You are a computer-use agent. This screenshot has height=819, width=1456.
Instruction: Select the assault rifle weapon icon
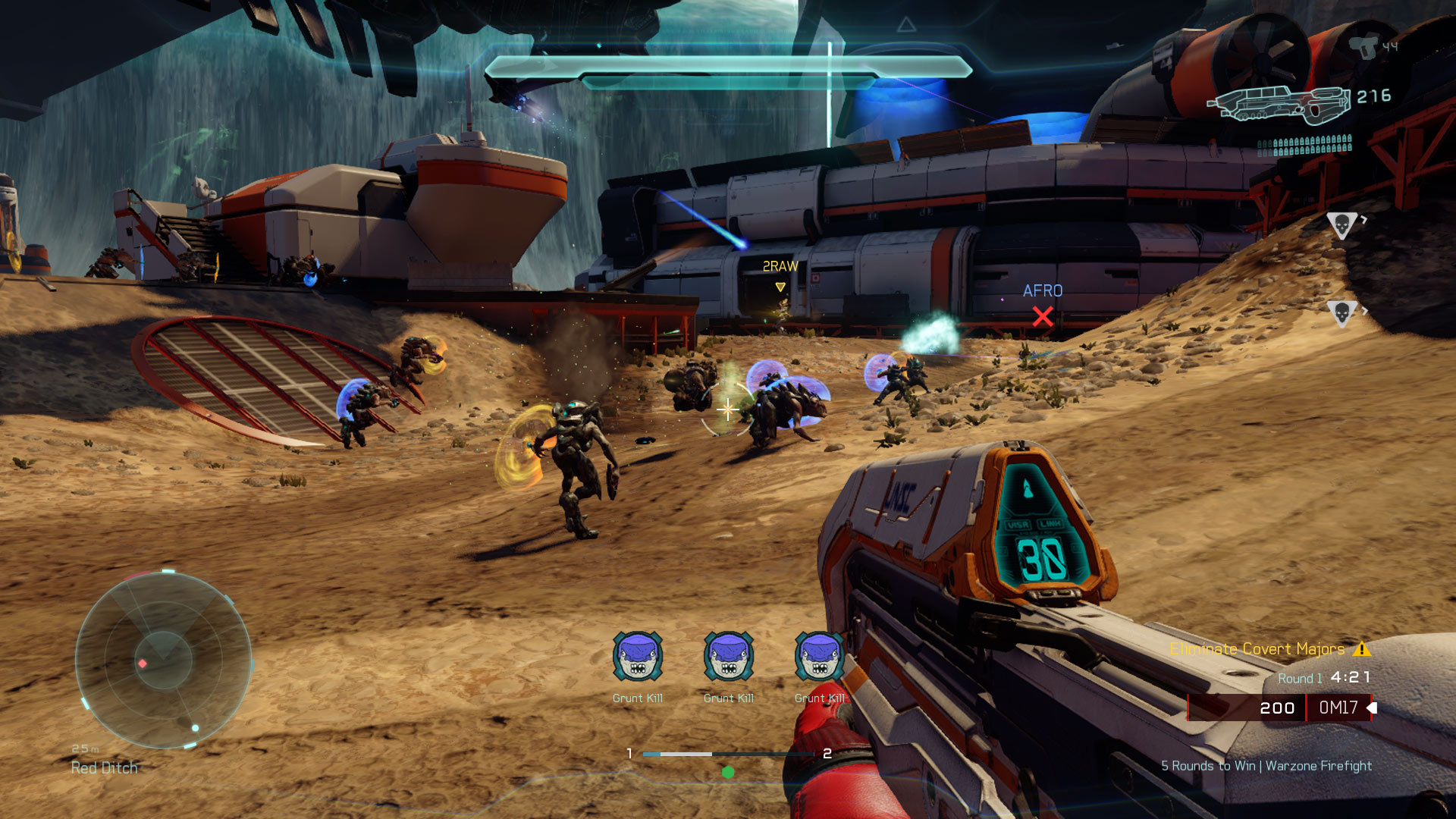(1279, 105)
